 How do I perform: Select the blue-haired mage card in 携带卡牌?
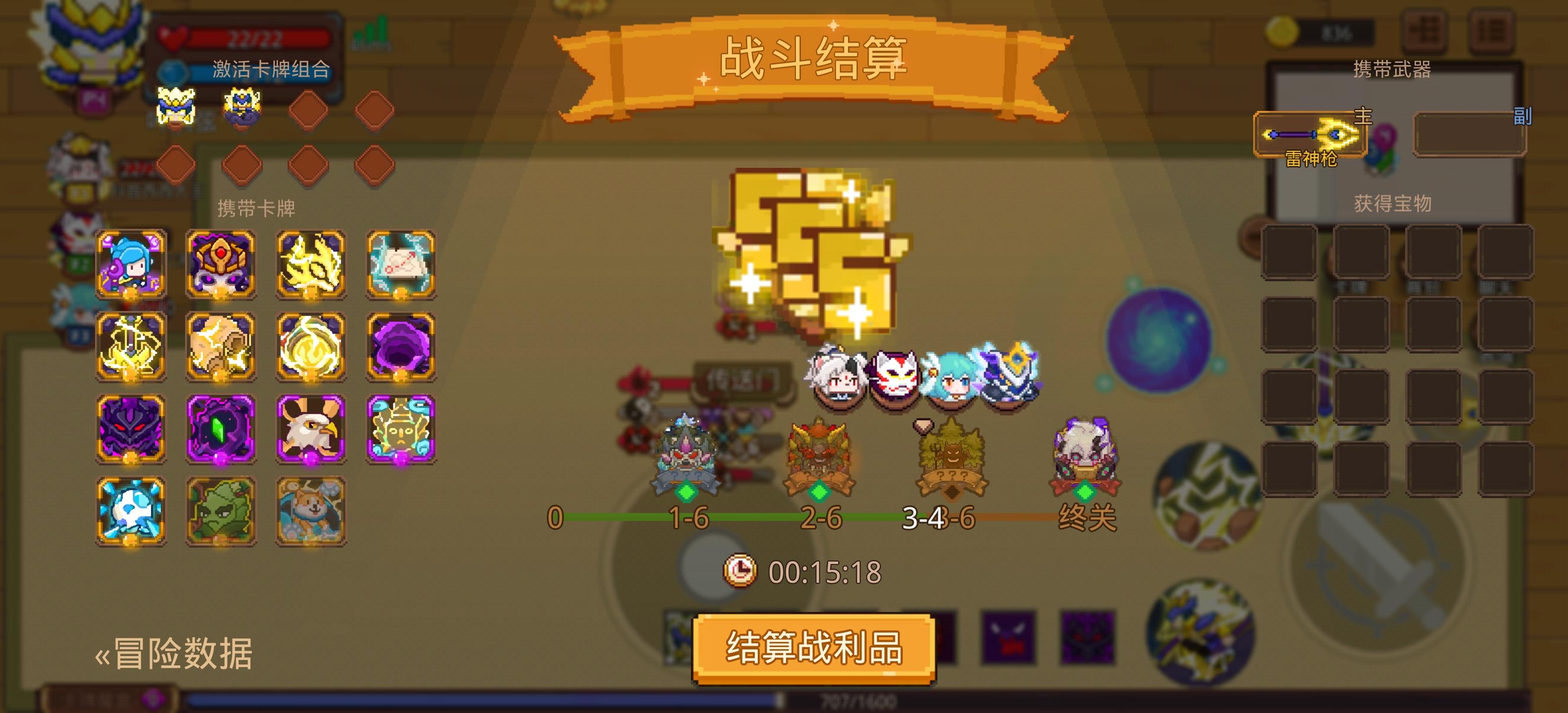coord(131,263)
